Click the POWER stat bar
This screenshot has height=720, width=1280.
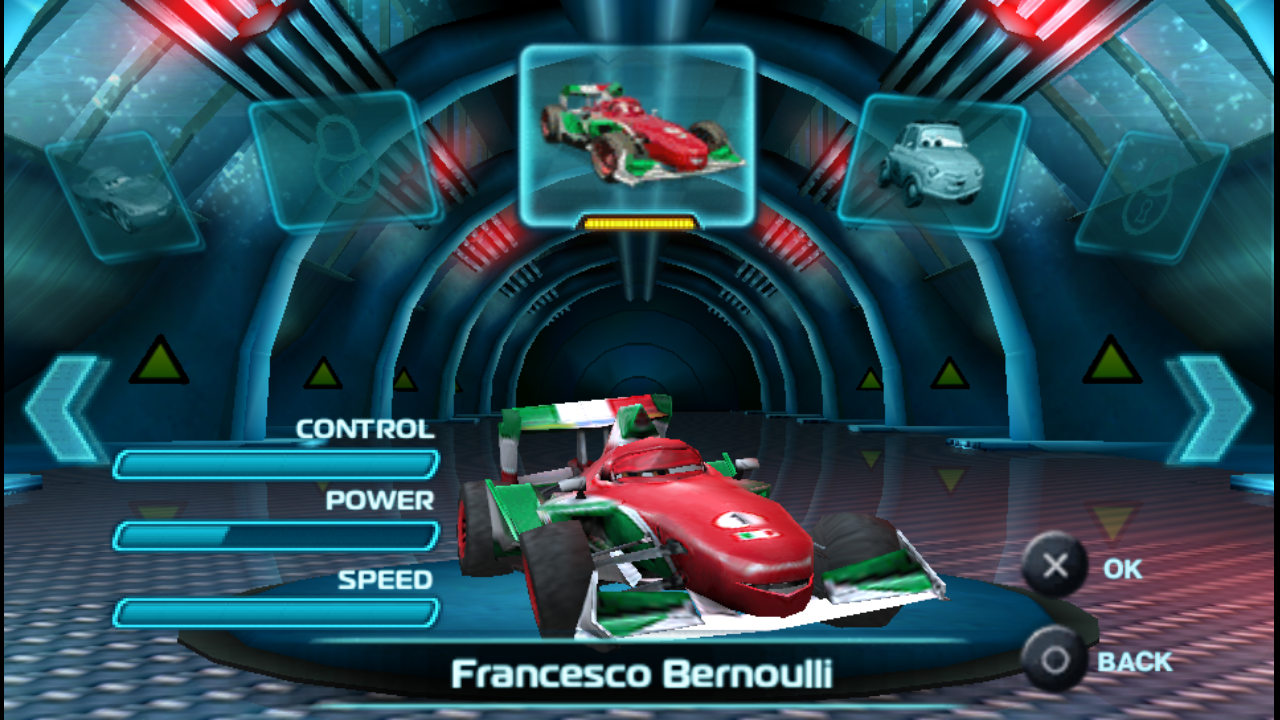click(x=278, y=536)
